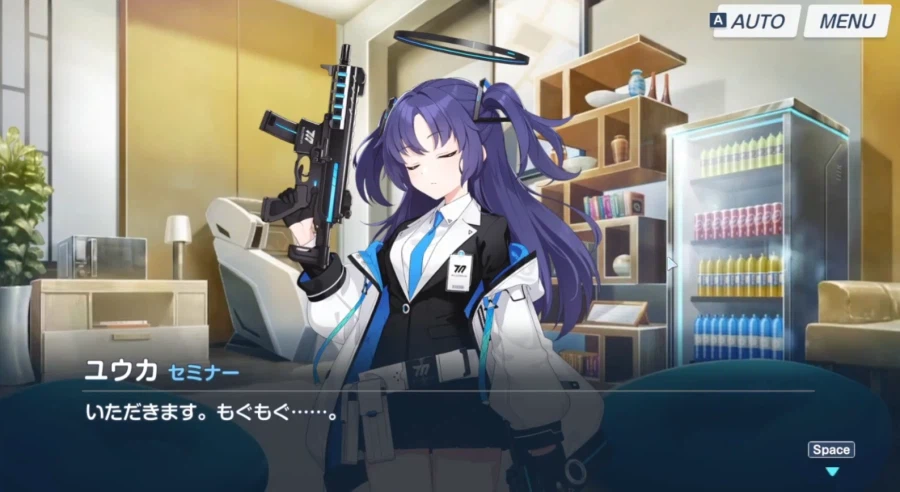The height and width of the screenshot is (492, 900).
Task: Toggle the AUTO dialogue playback button
Action: click(x=756, y=21)
